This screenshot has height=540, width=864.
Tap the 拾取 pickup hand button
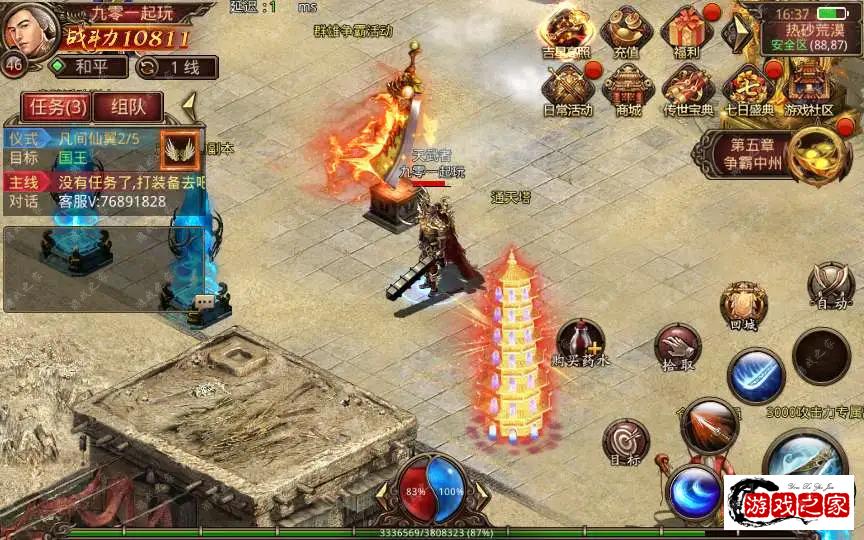point(677,347)
